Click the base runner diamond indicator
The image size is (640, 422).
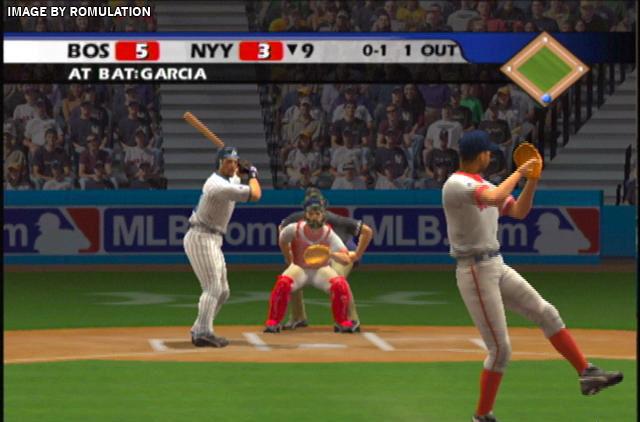point(544,68)
